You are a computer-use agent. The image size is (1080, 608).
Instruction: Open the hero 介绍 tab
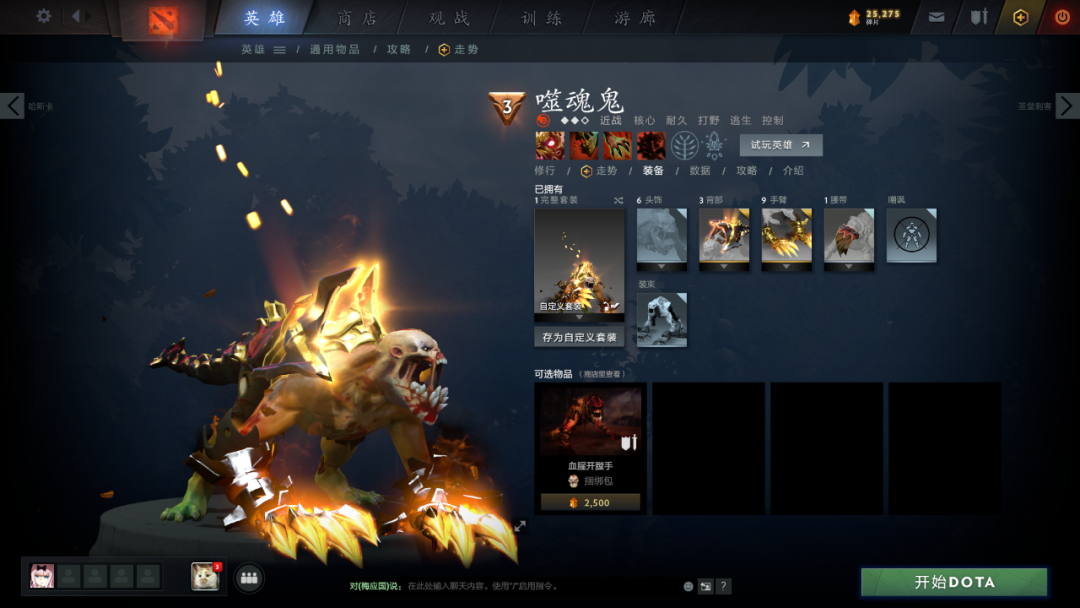click(x=793, y=171)
